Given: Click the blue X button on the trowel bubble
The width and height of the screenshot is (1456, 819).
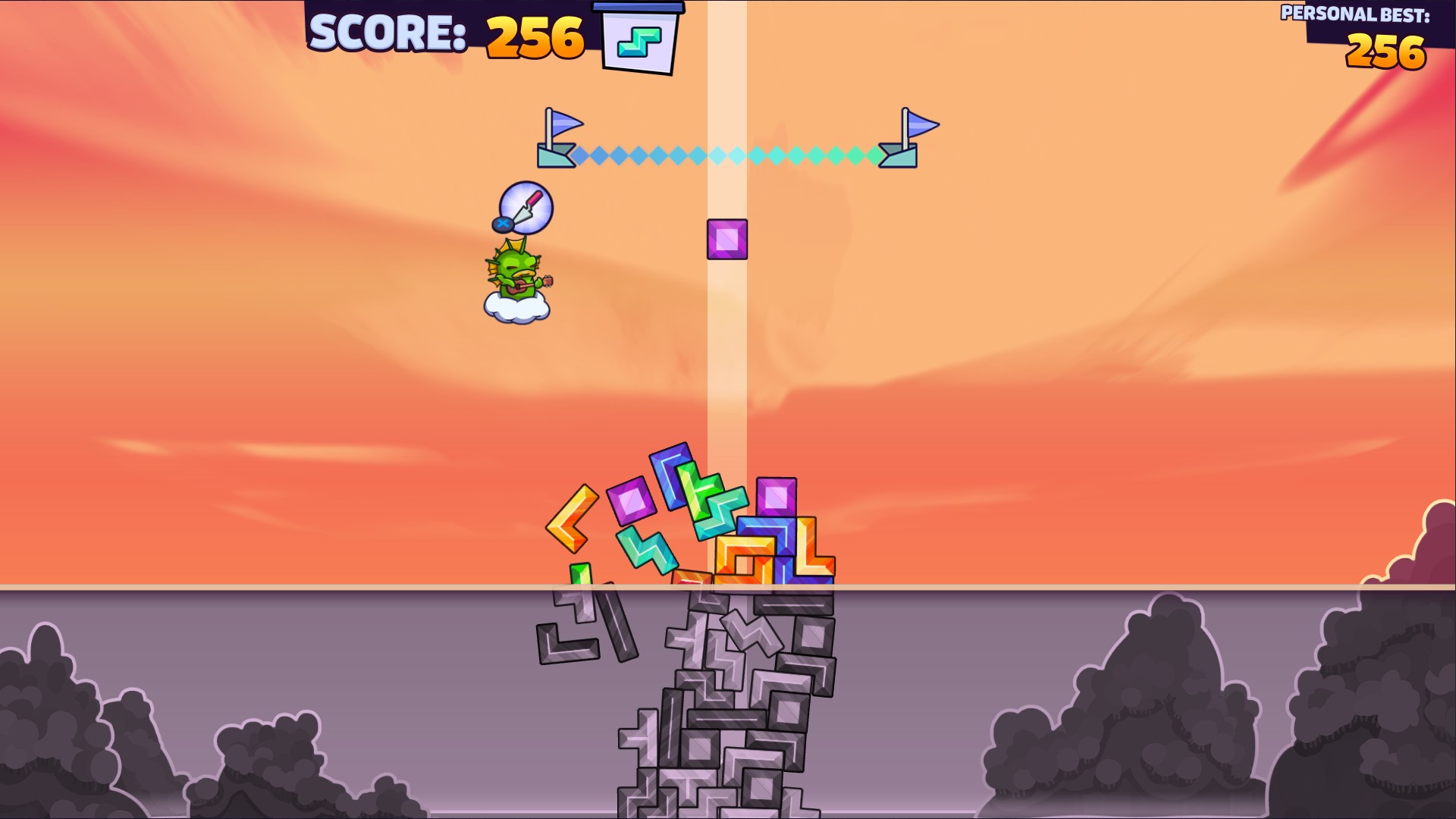Looking at the screenshot, I should tap(503, 224).
